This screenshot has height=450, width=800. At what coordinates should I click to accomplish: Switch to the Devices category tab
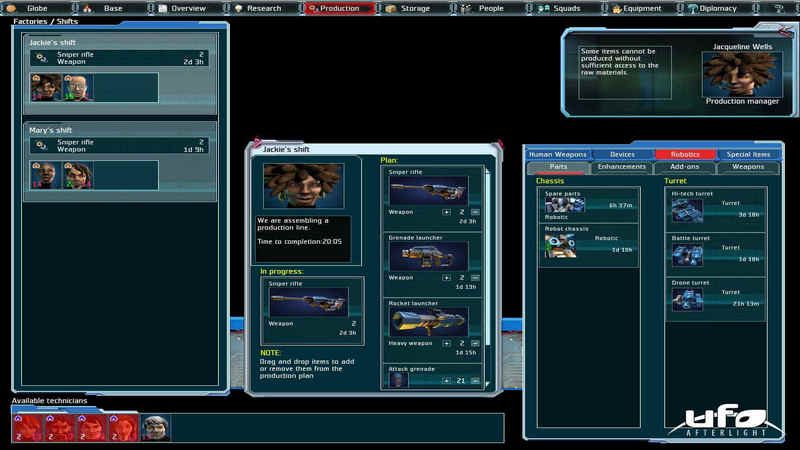click(622, 154)
